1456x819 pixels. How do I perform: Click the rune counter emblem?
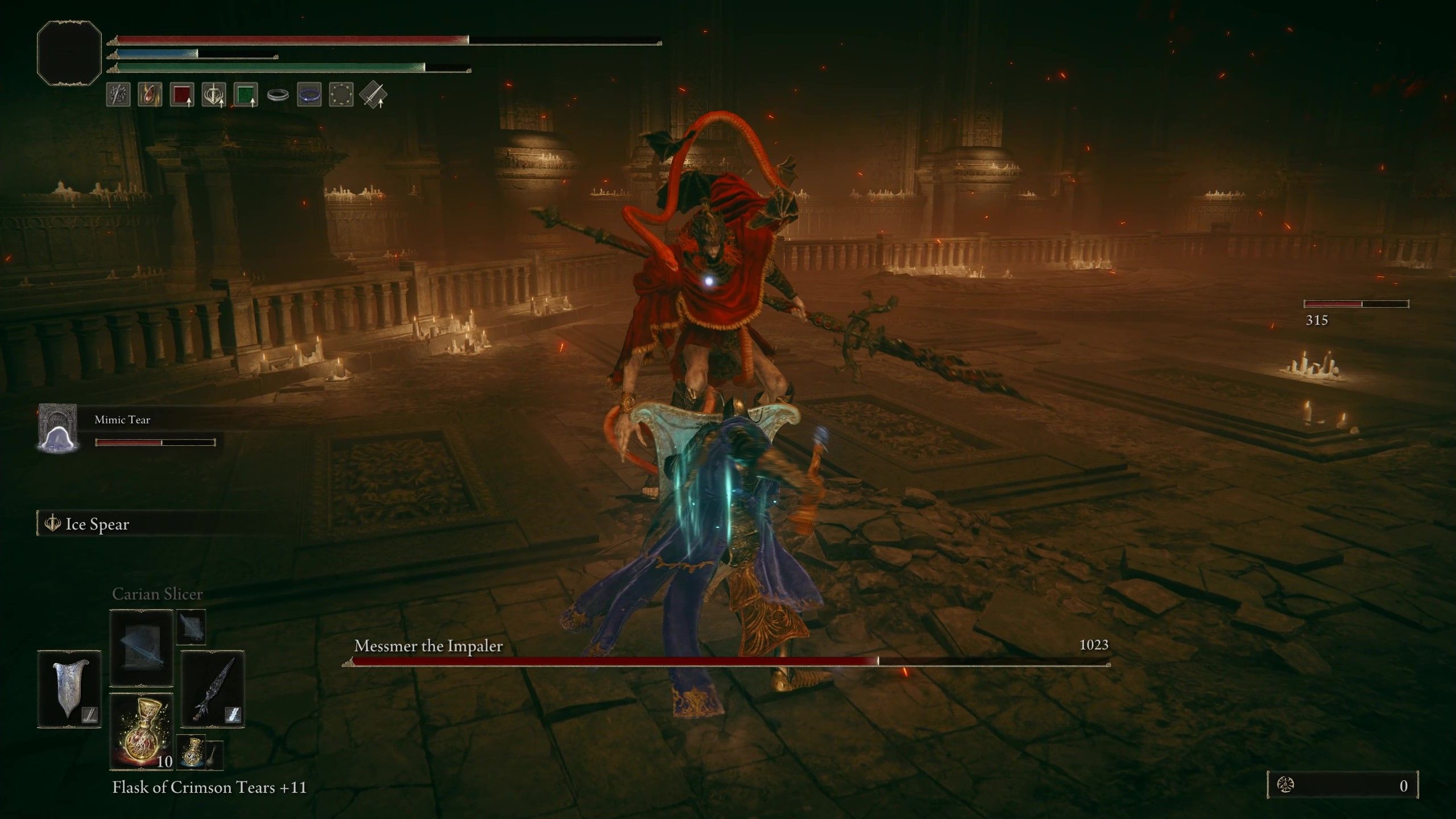pos(1287,785)
